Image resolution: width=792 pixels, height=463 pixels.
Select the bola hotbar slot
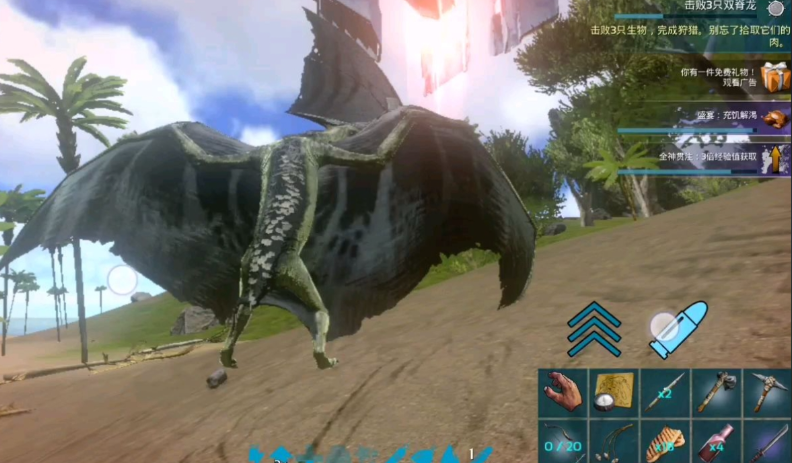[x=614, y=441]
